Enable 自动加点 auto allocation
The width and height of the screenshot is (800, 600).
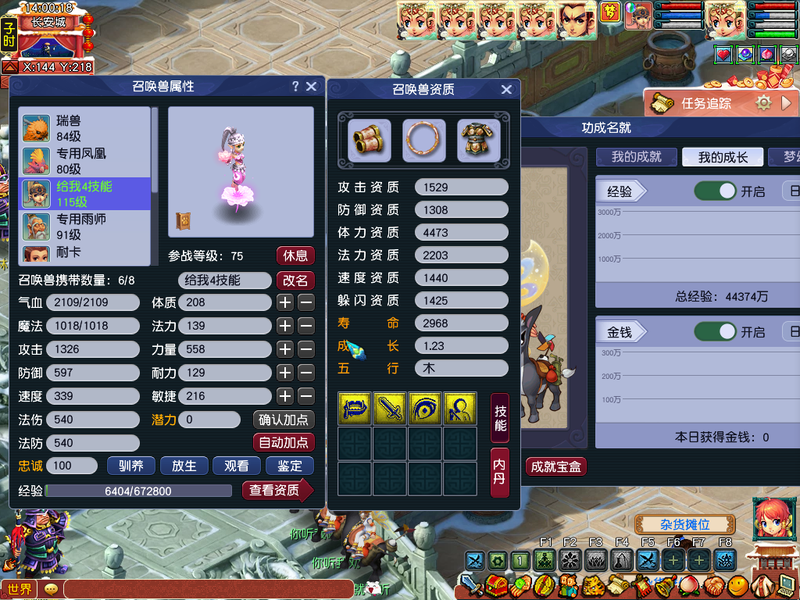(284, 442)
